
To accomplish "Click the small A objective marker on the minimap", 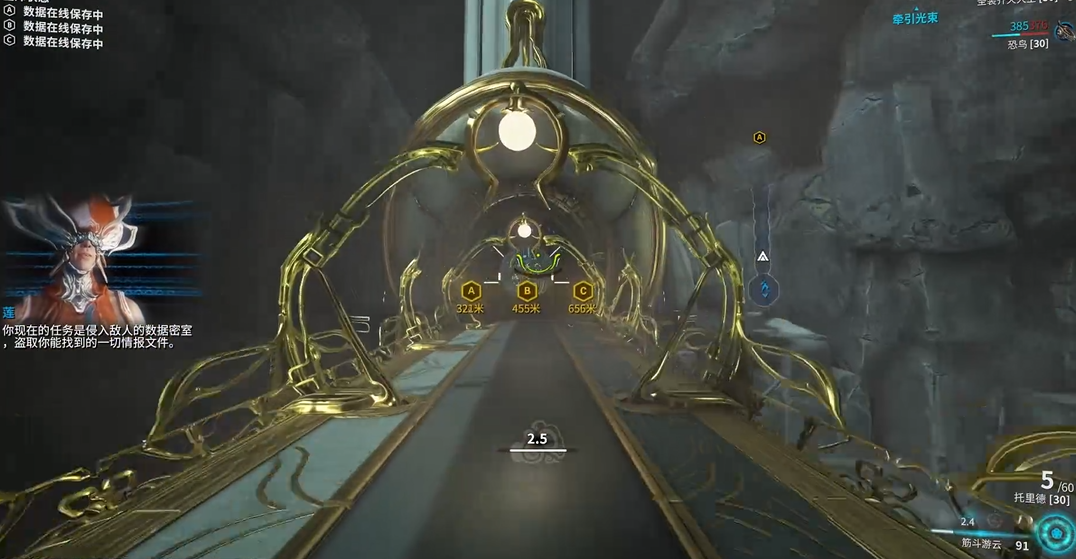I will click(x=760, y=137).
